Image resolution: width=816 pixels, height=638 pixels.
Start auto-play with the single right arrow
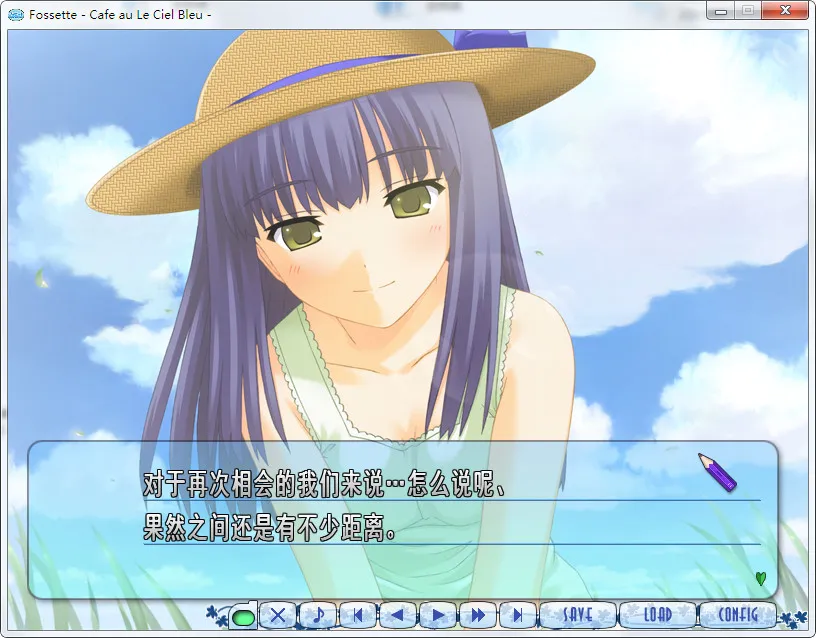(x=438, y=615)
